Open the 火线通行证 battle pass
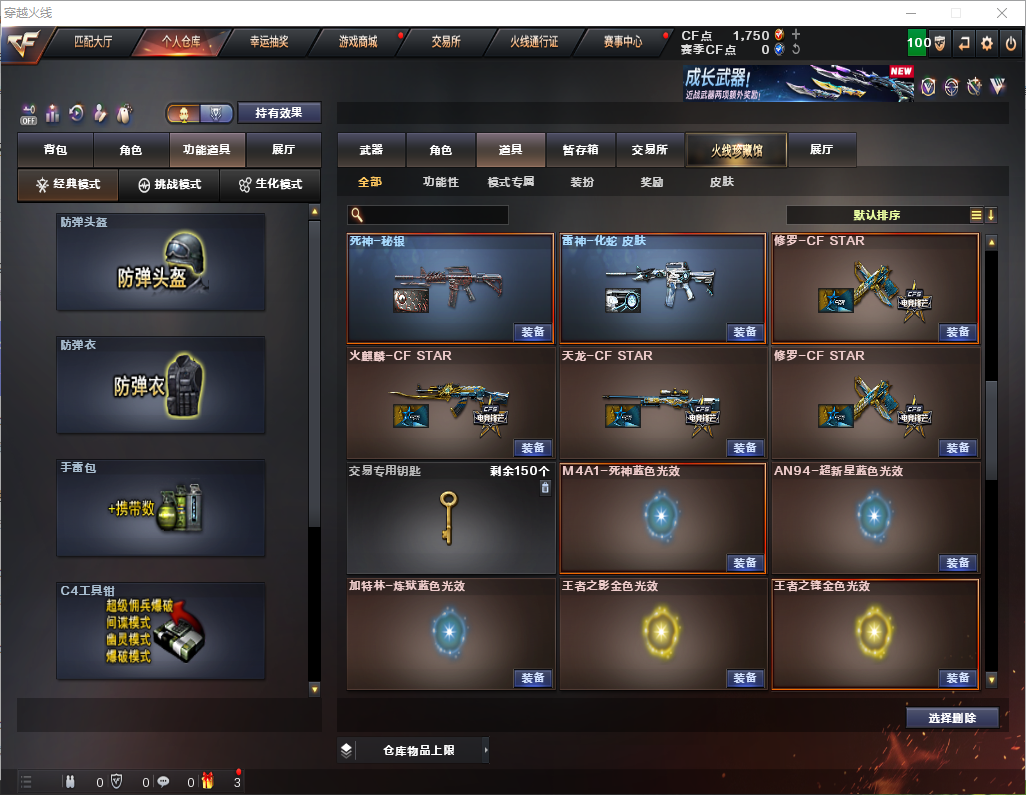Screen dimensions: 1026x795 point(534,42)
